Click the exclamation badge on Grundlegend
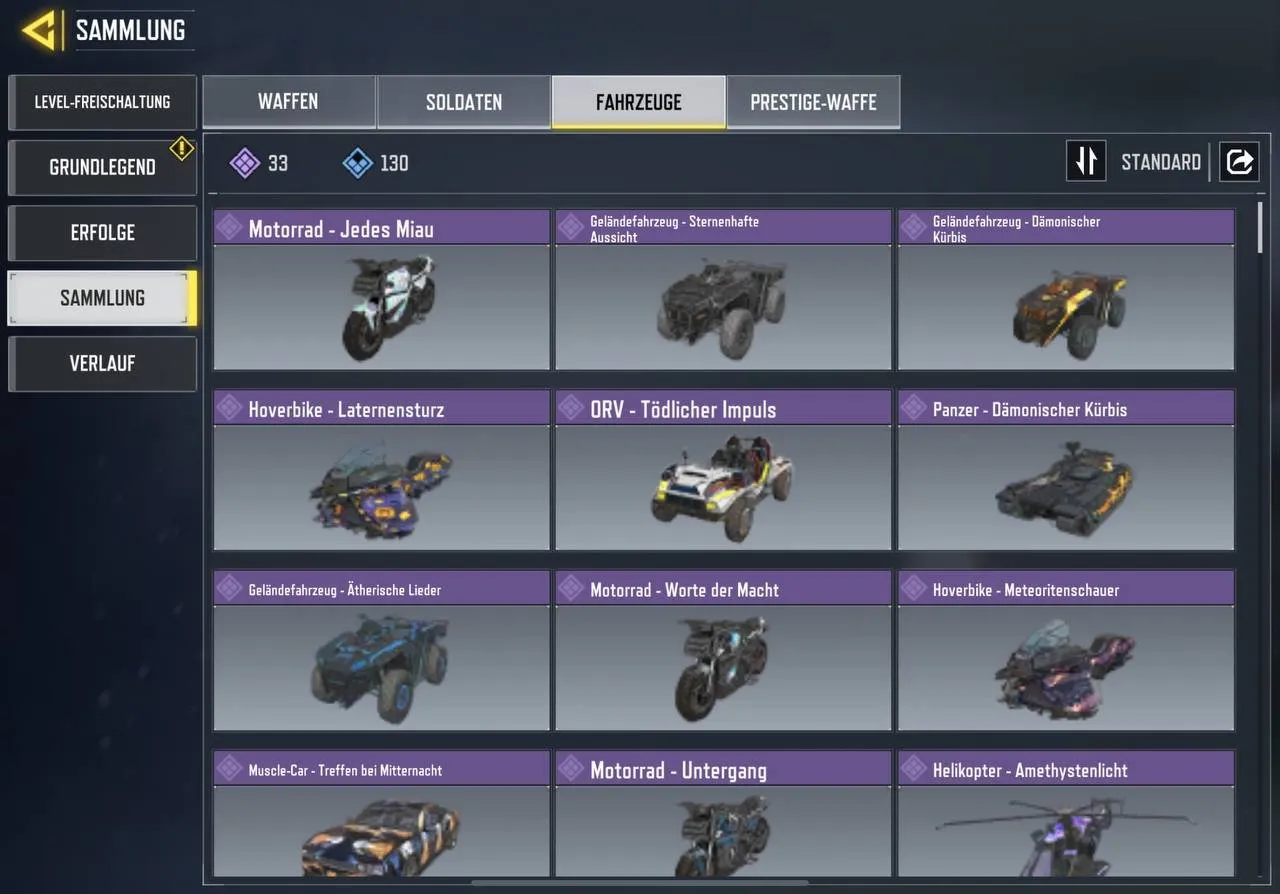Viewport: 1280px width, 894px height. tap(181, 148)
